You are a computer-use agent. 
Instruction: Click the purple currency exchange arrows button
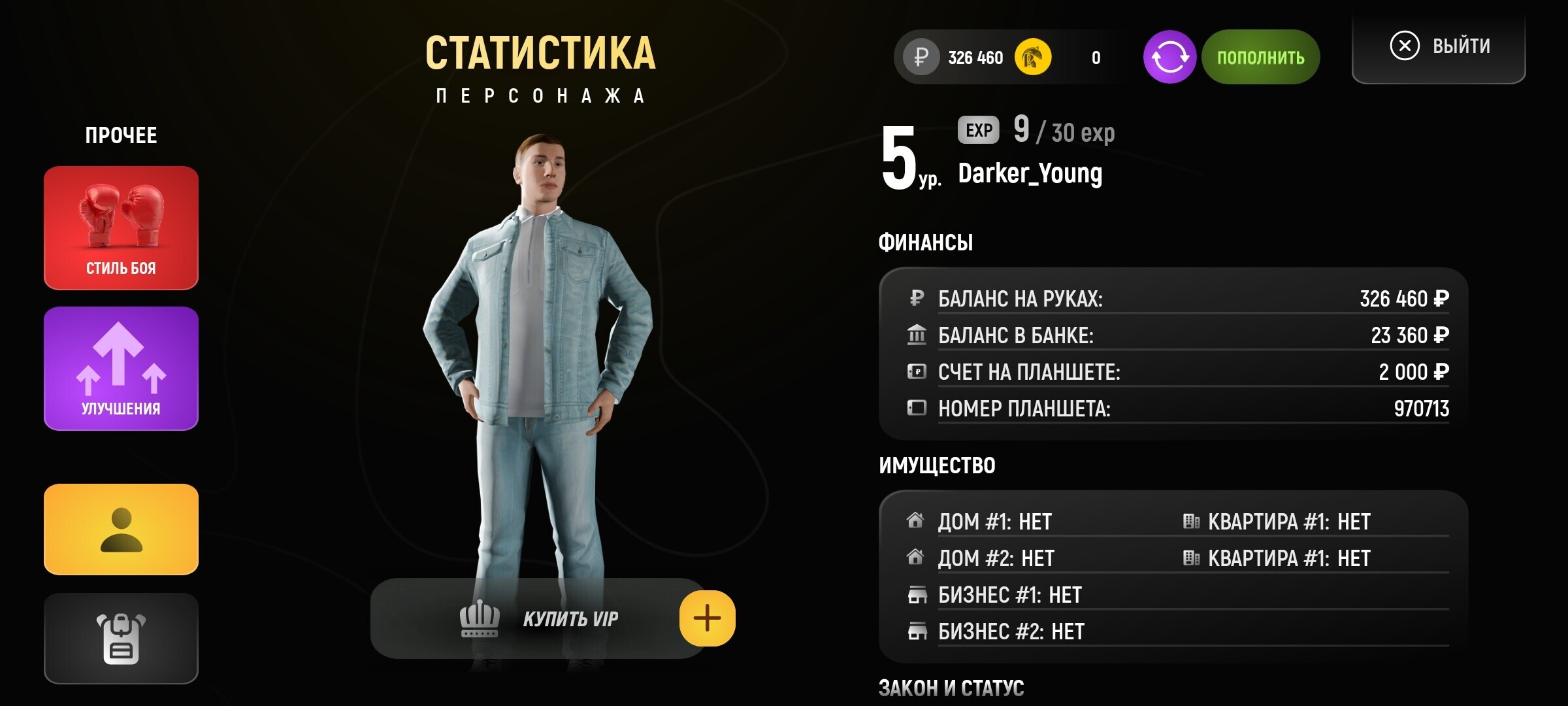pos(1169,58)
